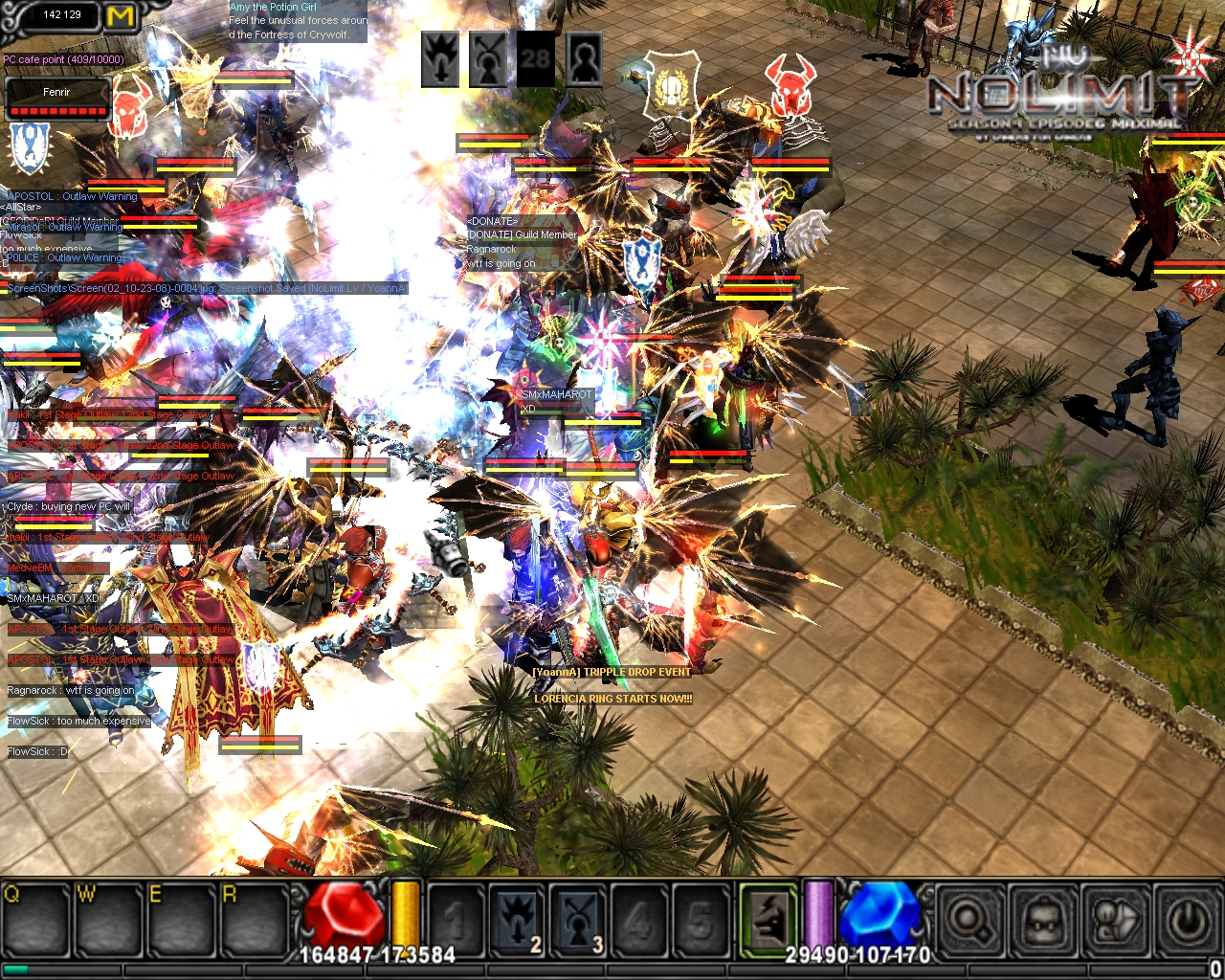Click the yellow M minimap button
Viewport: 1225px width, 980px height.
coord(121,16)
